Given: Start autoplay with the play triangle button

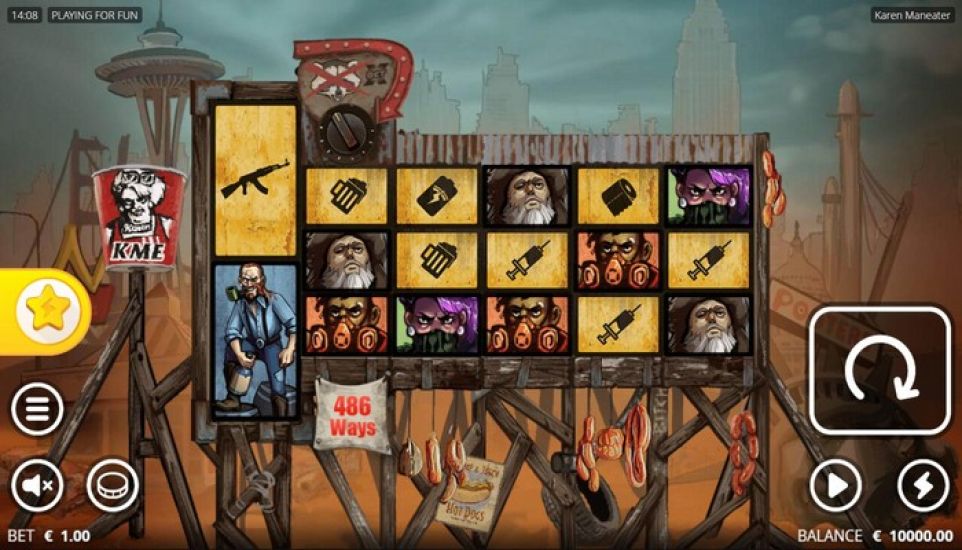Looking at the screenshot, I should pyautogui.click(x=835, y=487).
